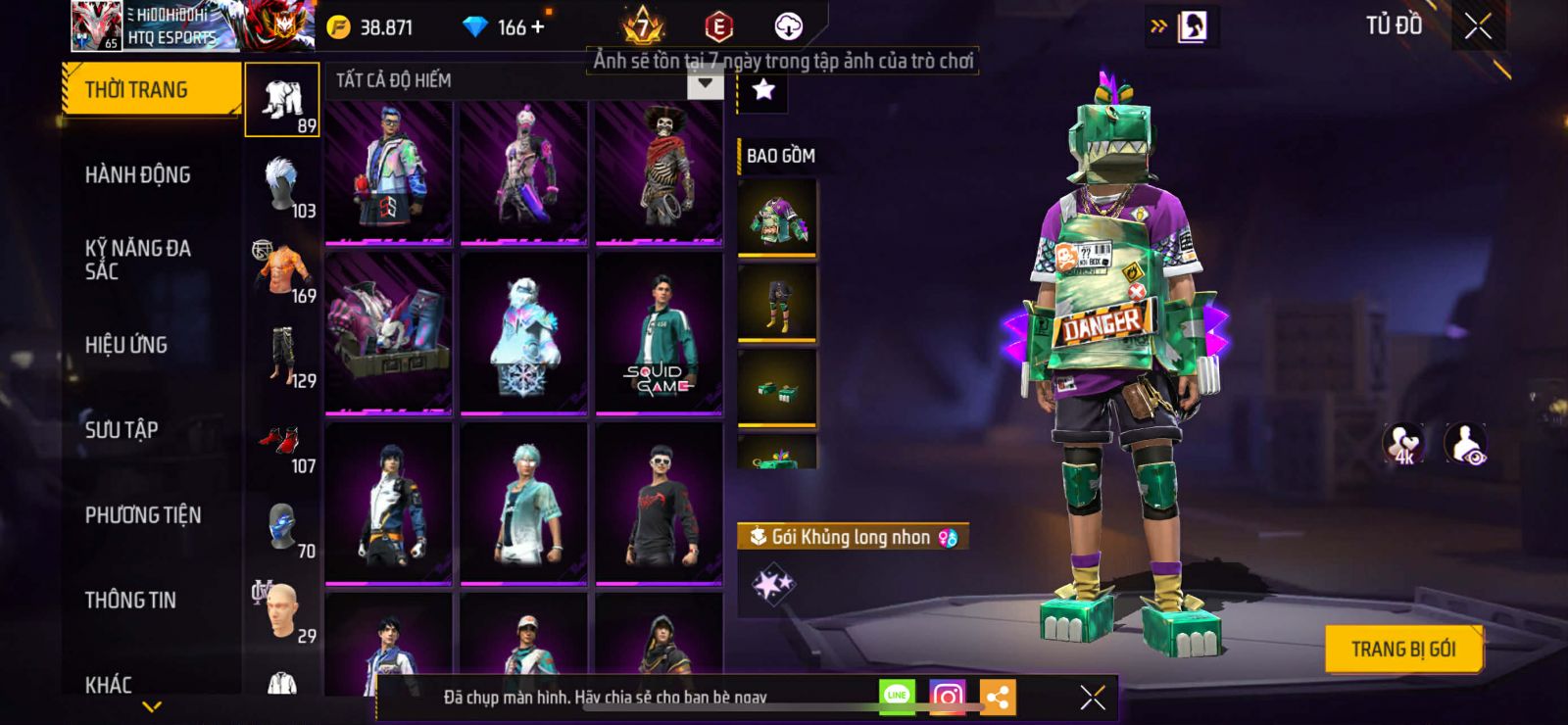
Task: Select the dinosaur top item in Bao Gồm
Action: click(777, 217)
